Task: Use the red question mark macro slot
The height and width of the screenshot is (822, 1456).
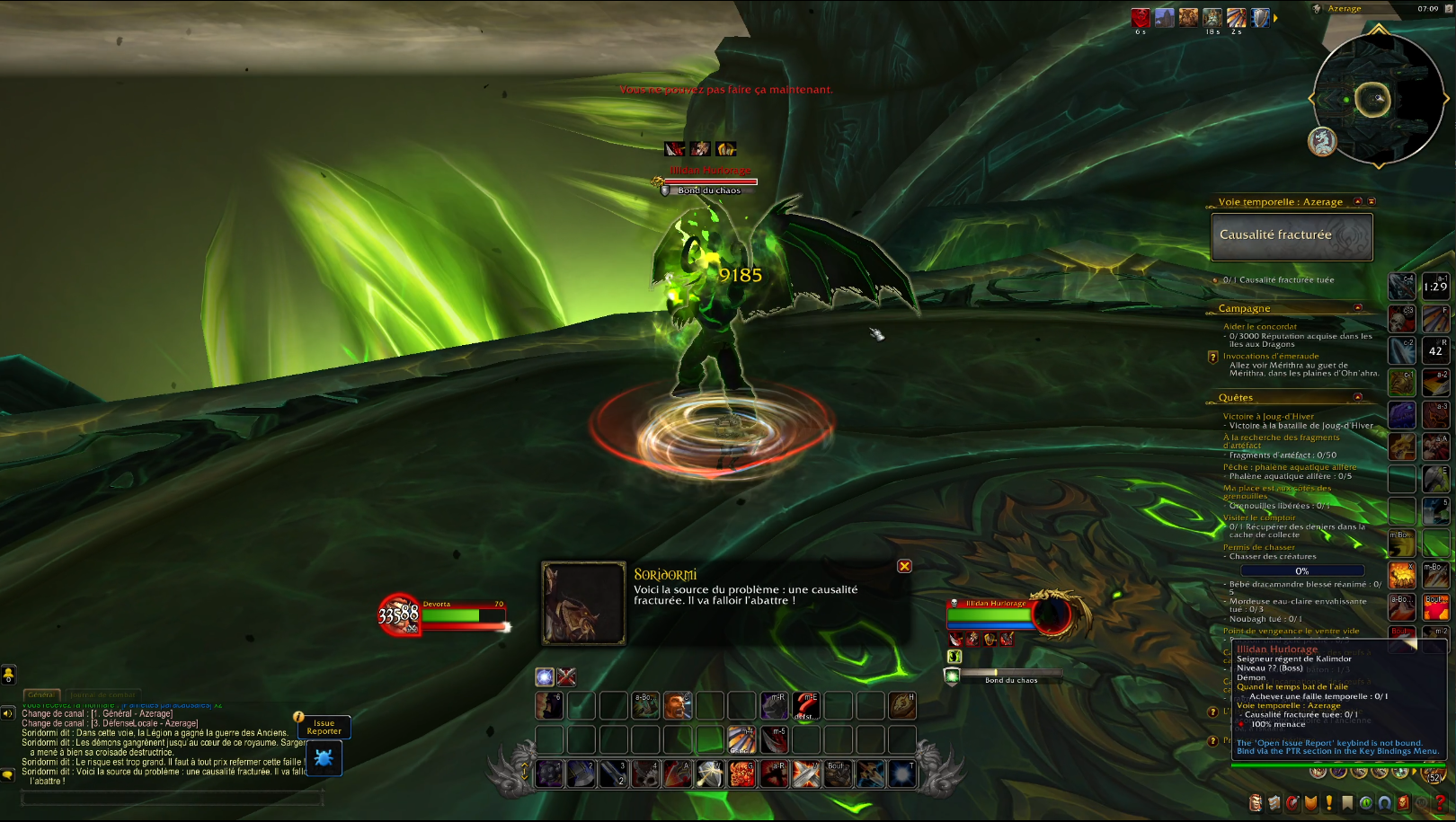Action: (x=805, y=706)
